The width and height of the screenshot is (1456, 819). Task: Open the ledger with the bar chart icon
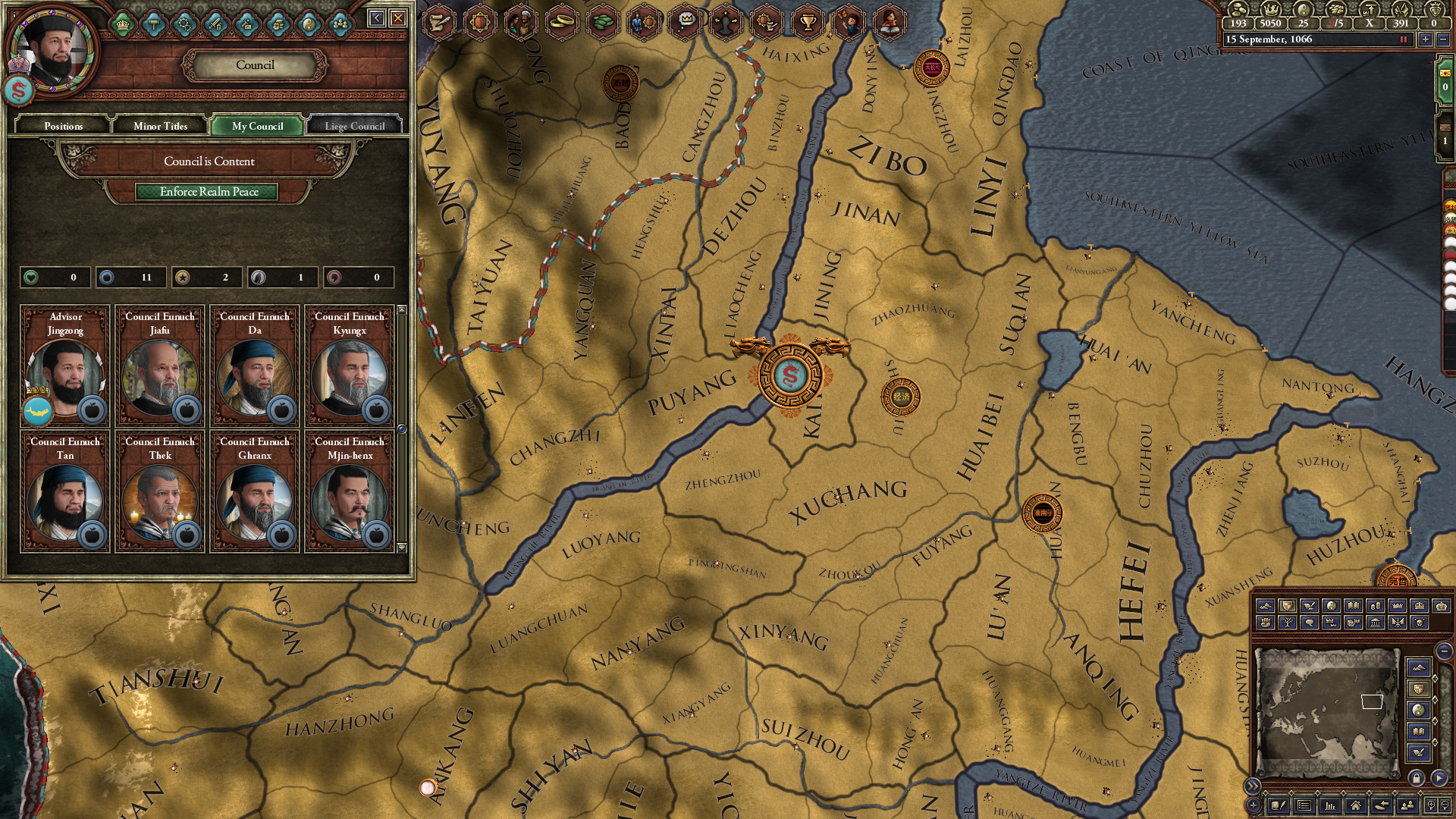click(1330, 806)
